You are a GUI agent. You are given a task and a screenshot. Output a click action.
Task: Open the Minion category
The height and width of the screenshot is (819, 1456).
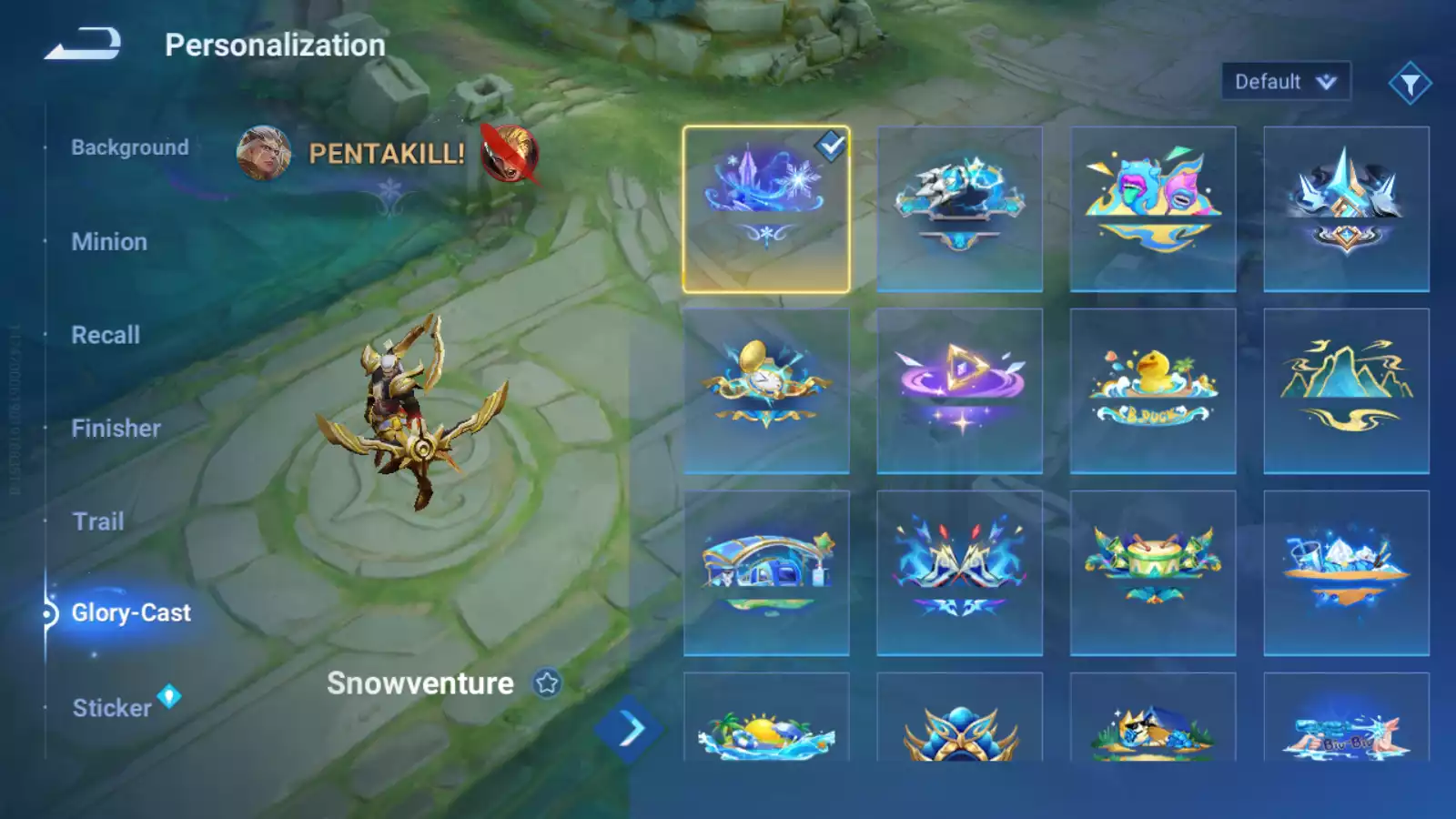[109, 242]
